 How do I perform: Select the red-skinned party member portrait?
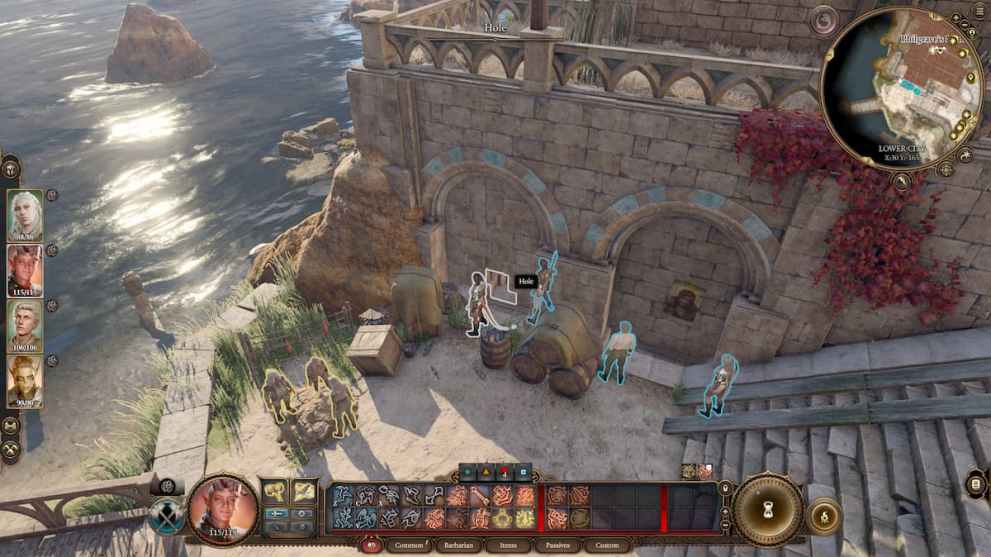25,270
